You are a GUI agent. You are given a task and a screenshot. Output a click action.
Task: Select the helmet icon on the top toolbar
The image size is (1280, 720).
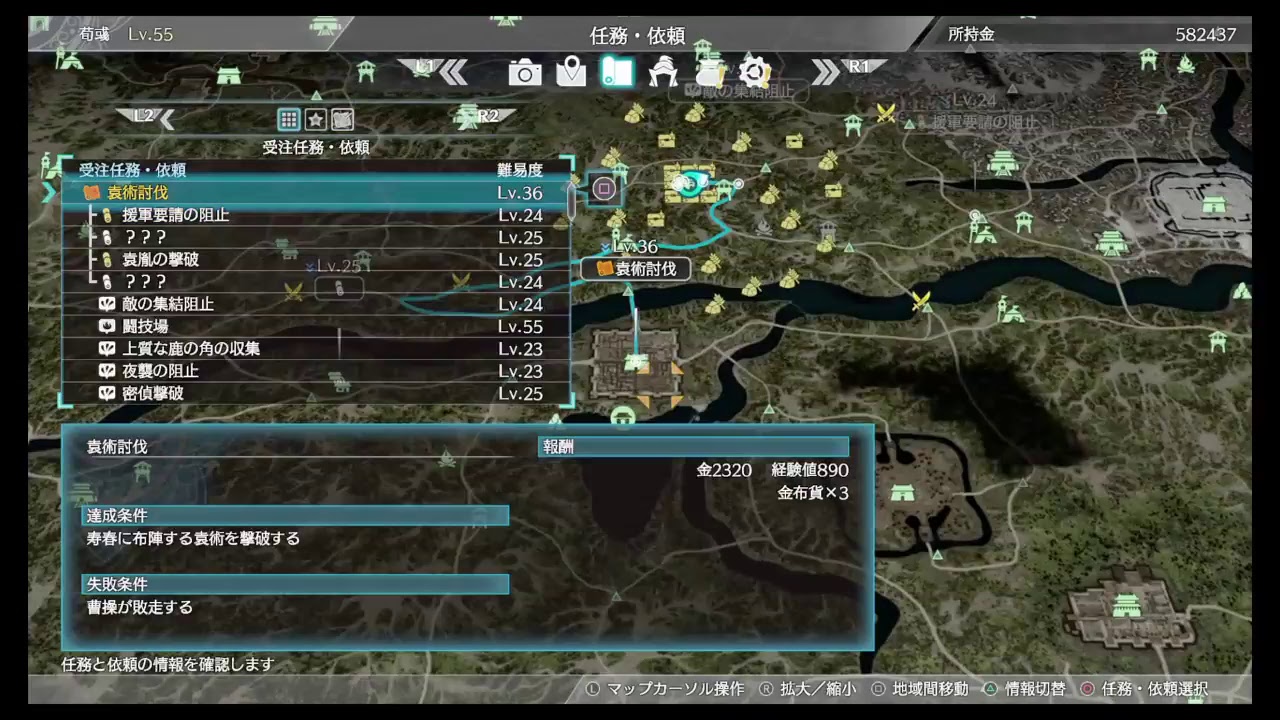(x=663, y=72)
